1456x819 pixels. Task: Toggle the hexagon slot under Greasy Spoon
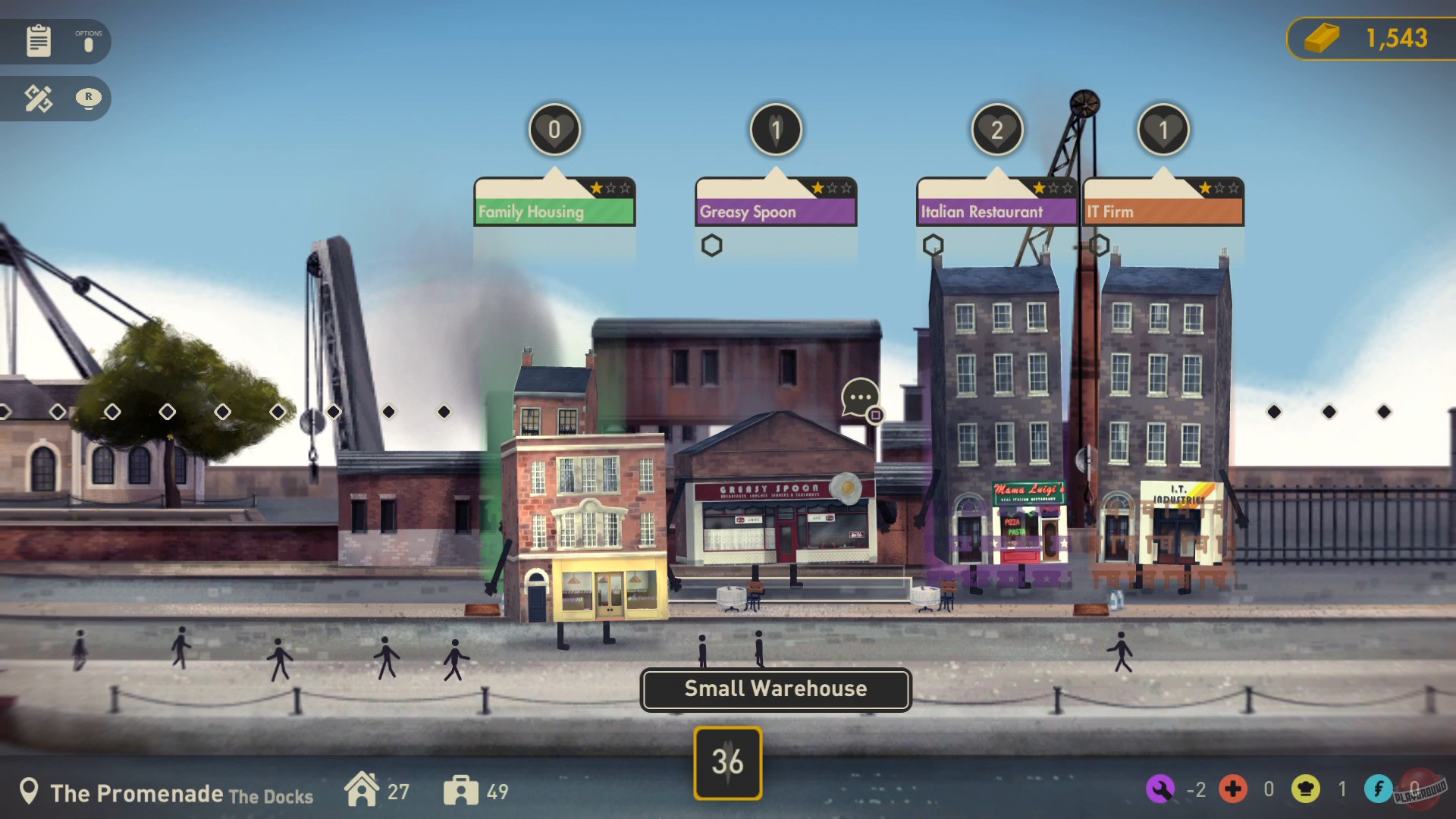click(x=713, y=245)
